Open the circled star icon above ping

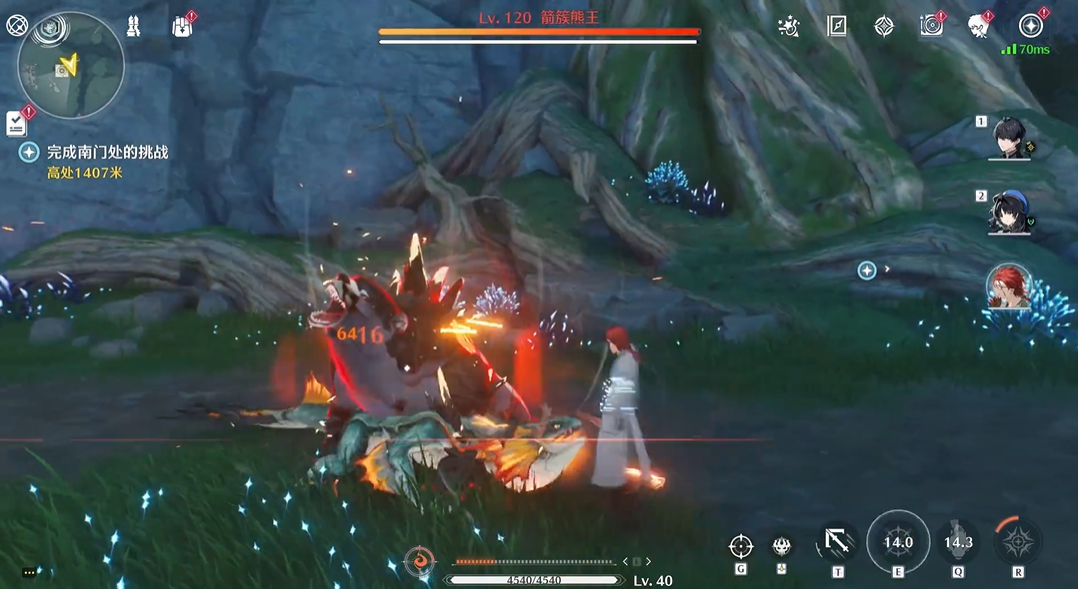[1030, 26]
